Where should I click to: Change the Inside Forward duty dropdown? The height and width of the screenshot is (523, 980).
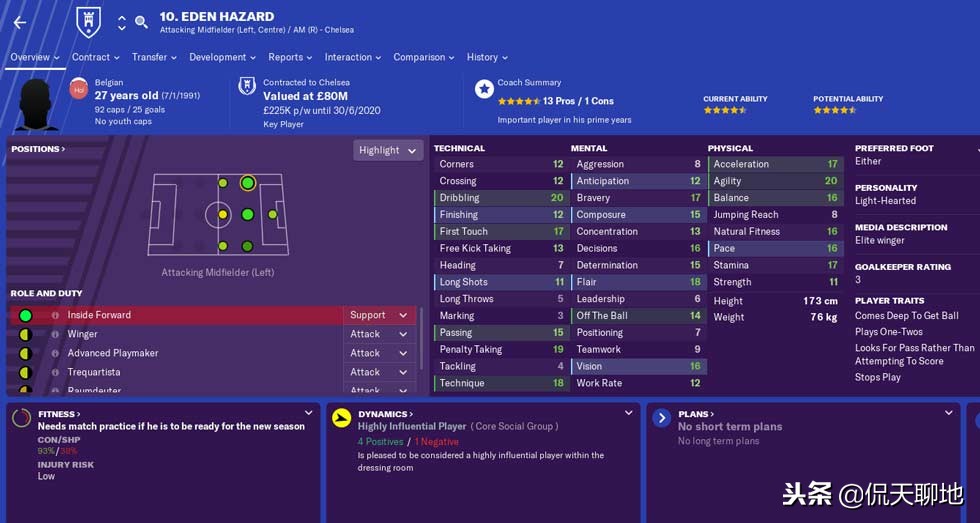[379, 315]
